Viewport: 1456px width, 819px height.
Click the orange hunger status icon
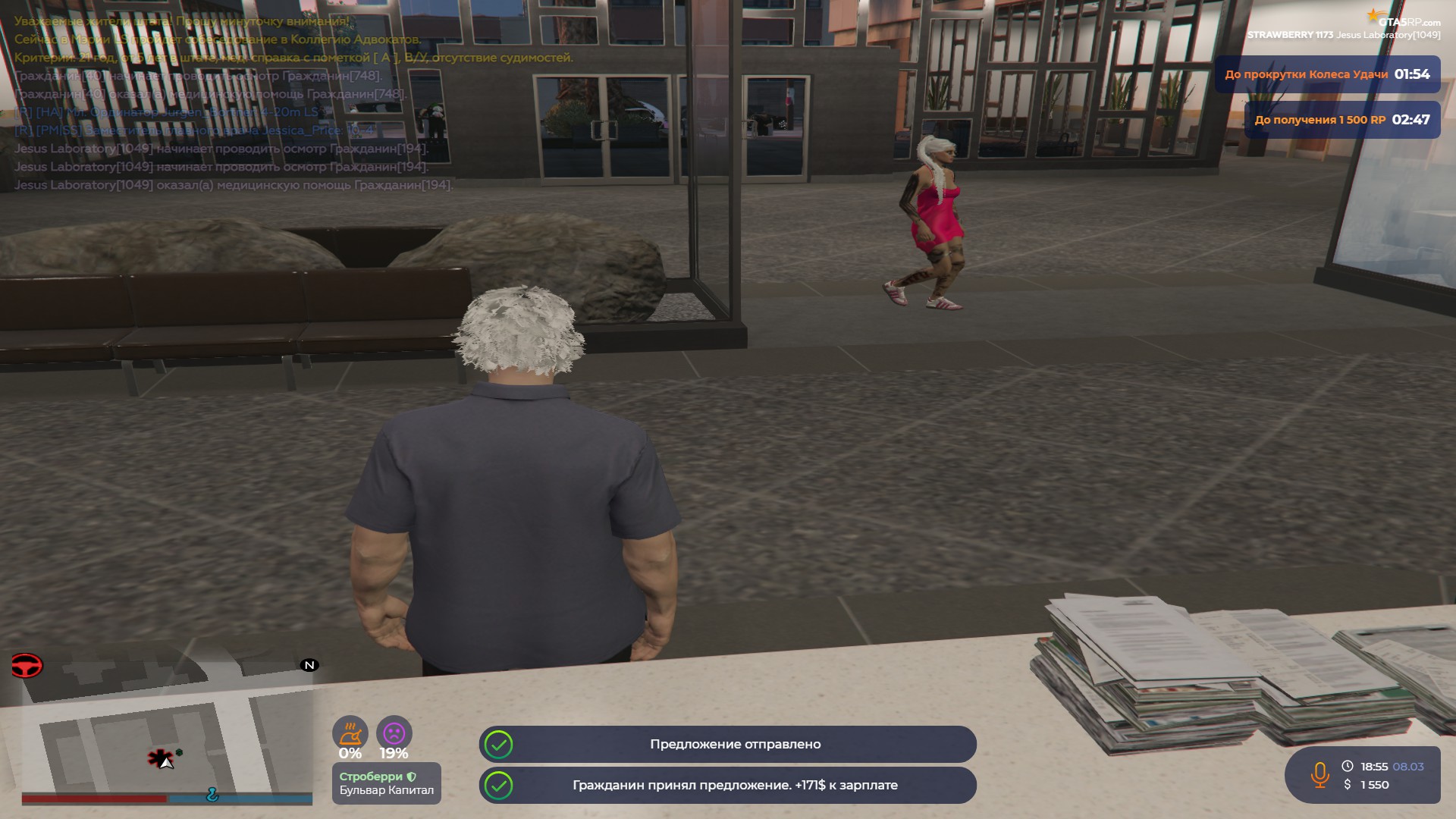pos(350,733)
